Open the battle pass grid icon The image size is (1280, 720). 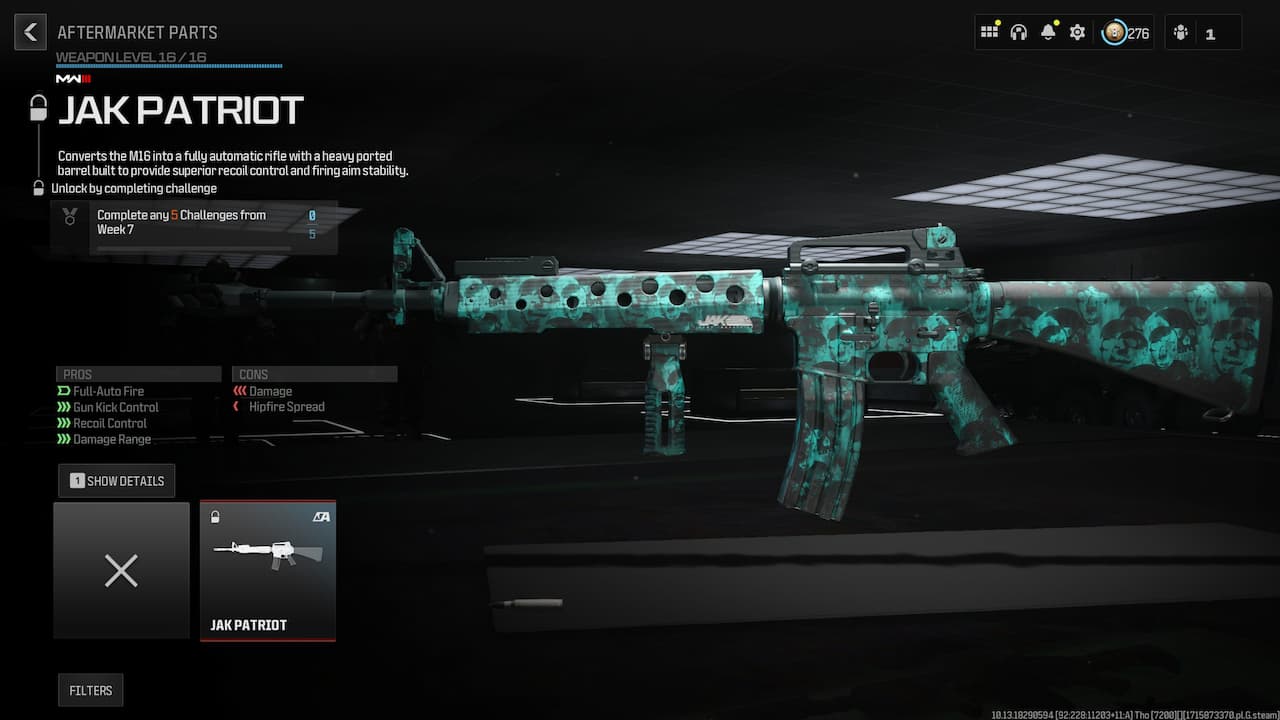pyautogui.click(x=989, y=31)
